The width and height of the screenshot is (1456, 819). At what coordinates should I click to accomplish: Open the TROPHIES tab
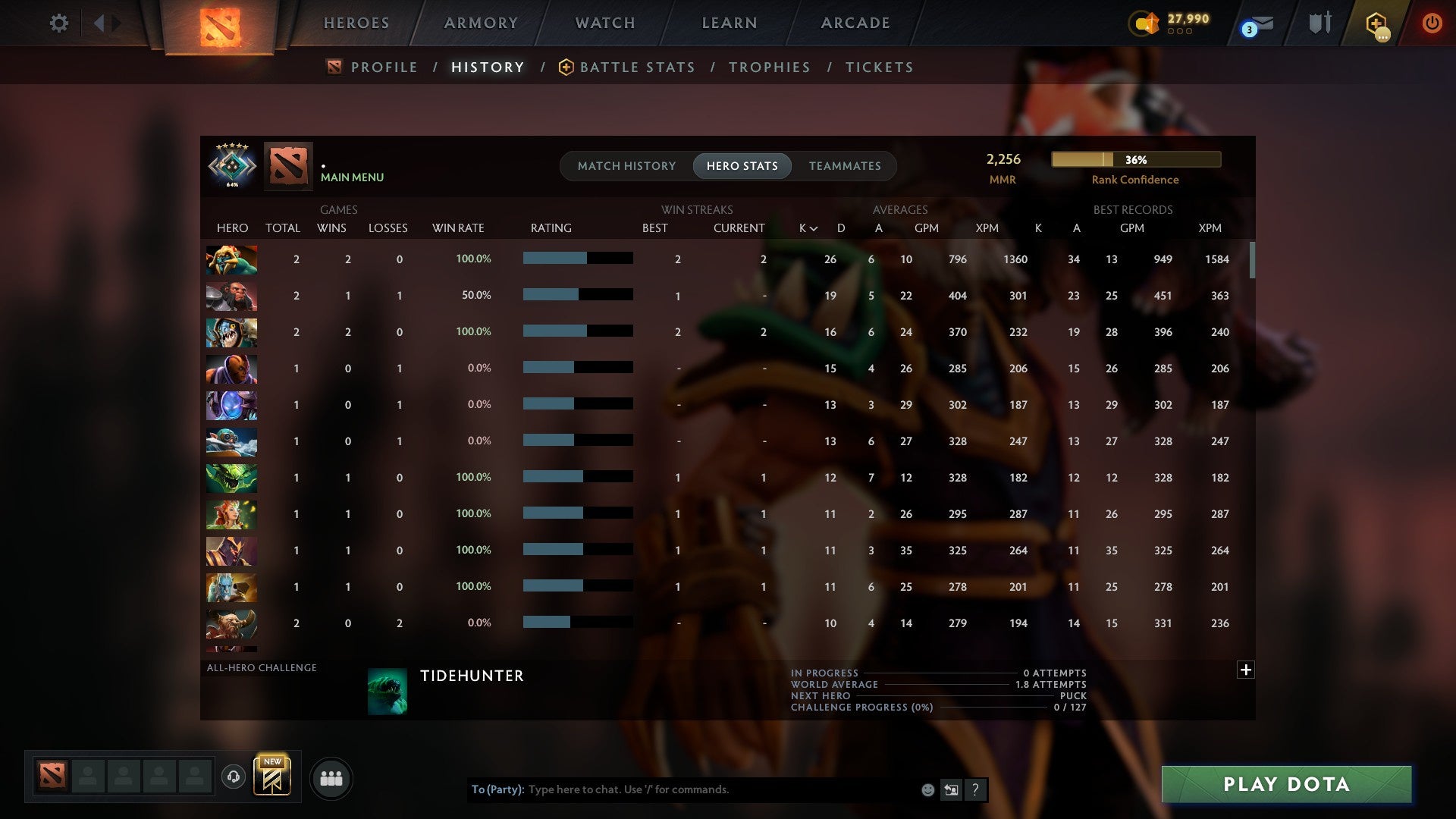click(769, 67)
